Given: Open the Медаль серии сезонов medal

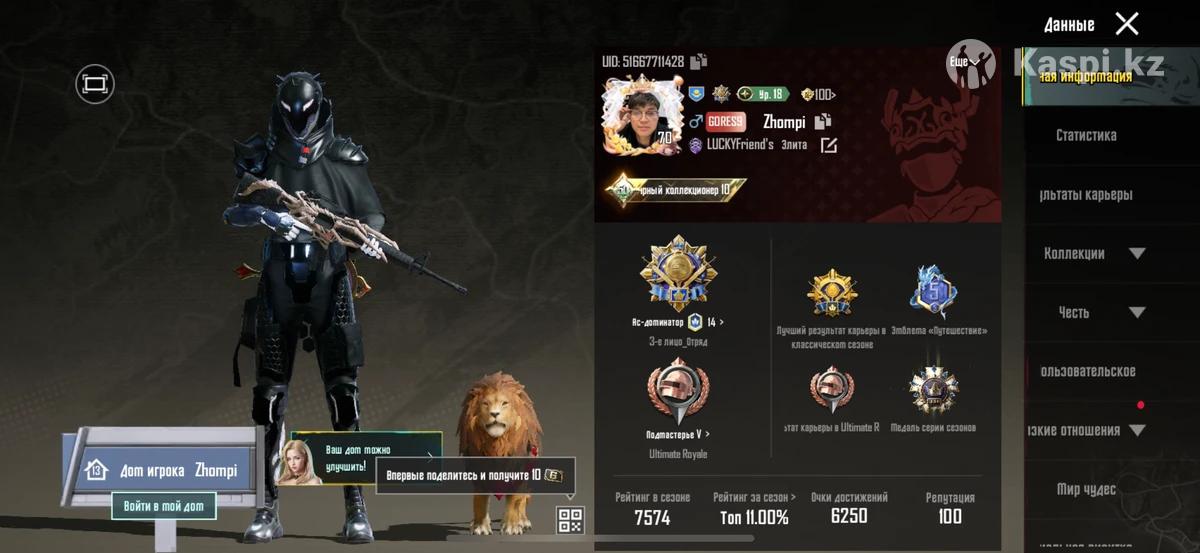Looking at the screenshot, I should pos(933,391).
